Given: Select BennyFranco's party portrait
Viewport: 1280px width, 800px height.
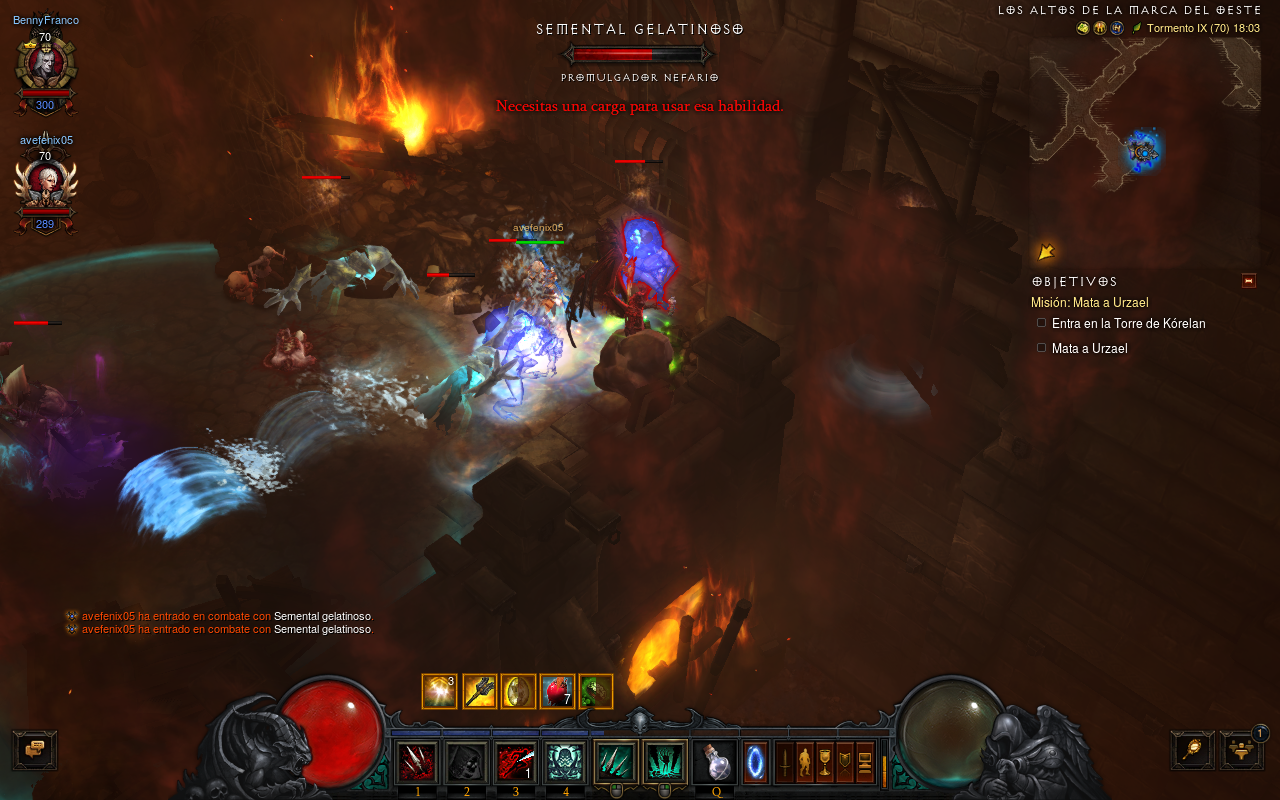Looking at the screenshot, I should (x=45, y=64).
